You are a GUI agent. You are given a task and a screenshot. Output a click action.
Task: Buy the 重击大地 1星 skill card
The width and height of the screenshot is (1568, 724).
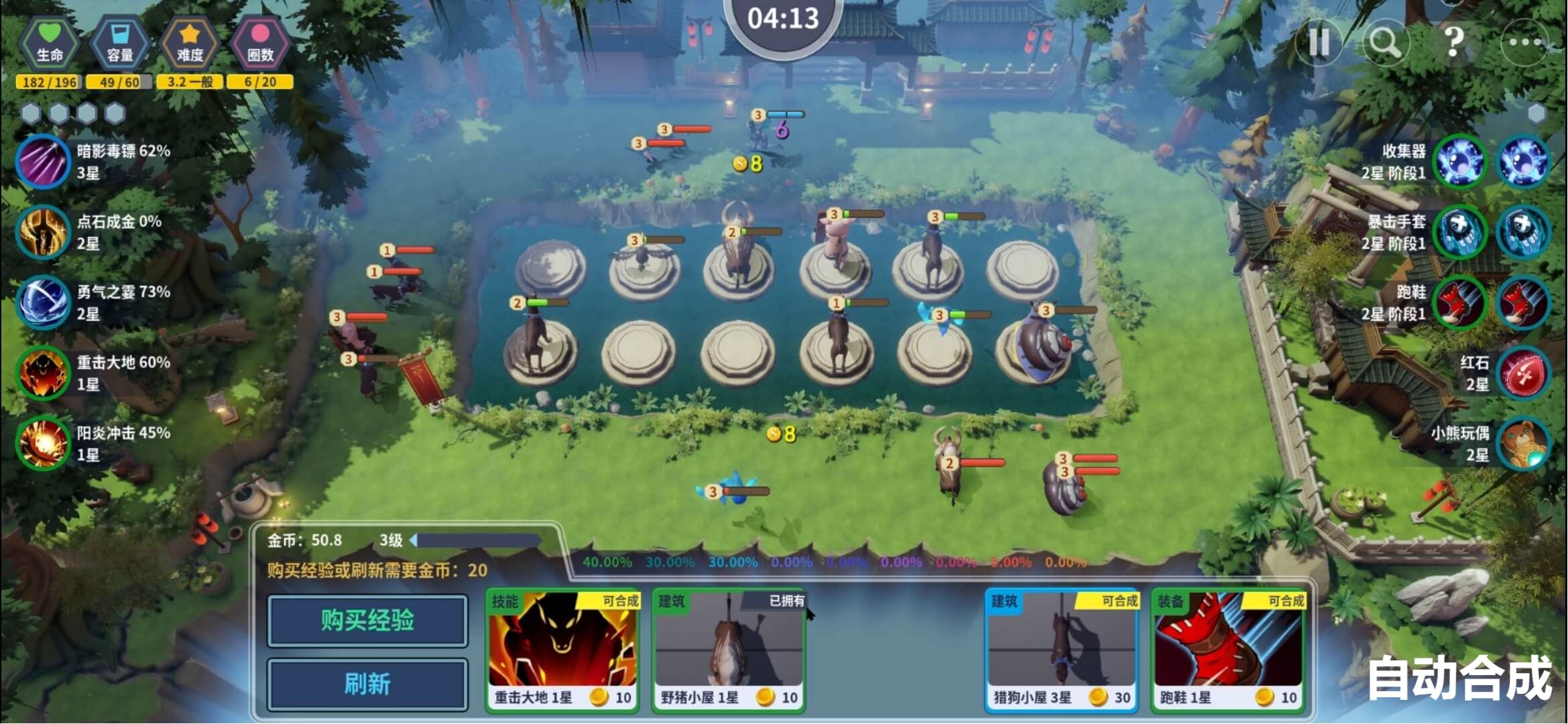click(x=562, y=650)
